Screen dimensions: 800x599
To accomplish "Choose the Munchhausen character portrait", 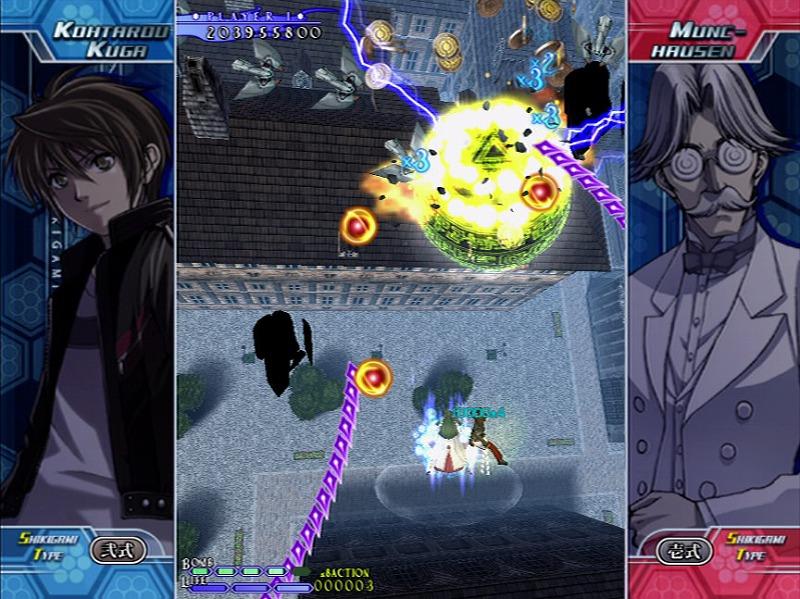I will point(712,300).
